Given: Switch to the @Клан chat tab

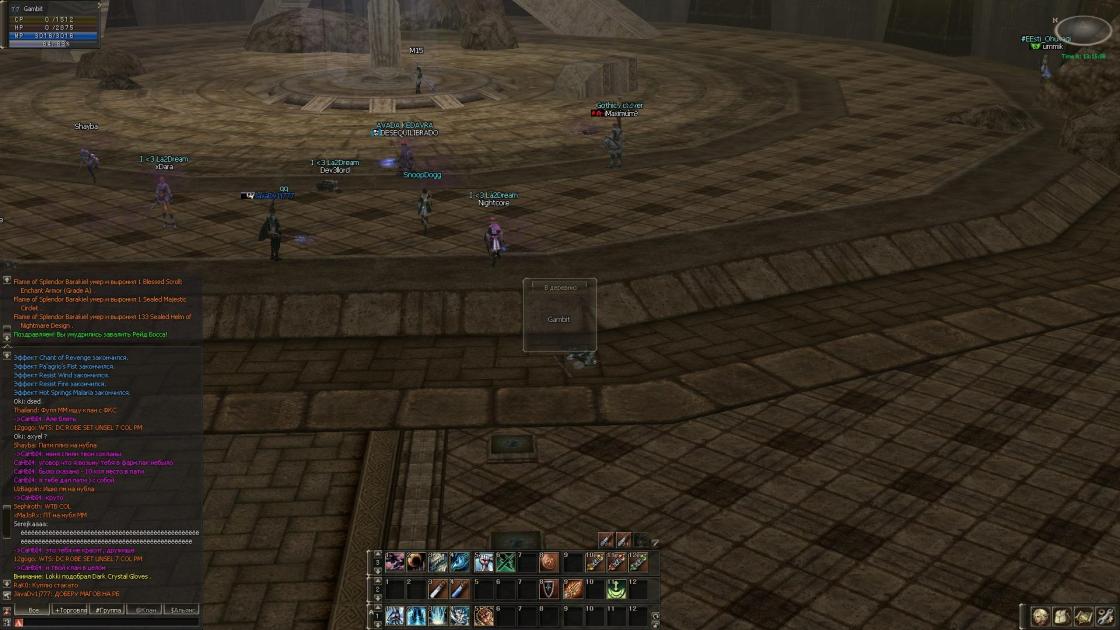Looking at the screenshot, I should point(146,609).
